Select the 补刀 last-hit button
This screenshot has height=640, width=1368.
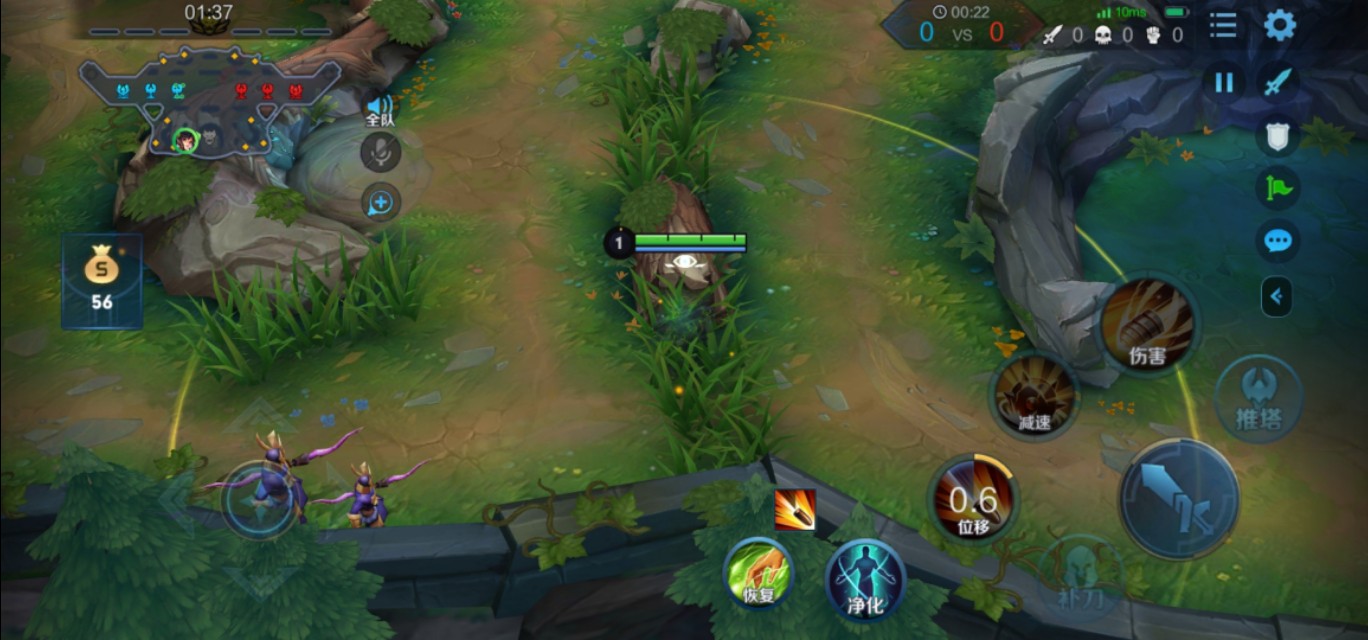1082,574
